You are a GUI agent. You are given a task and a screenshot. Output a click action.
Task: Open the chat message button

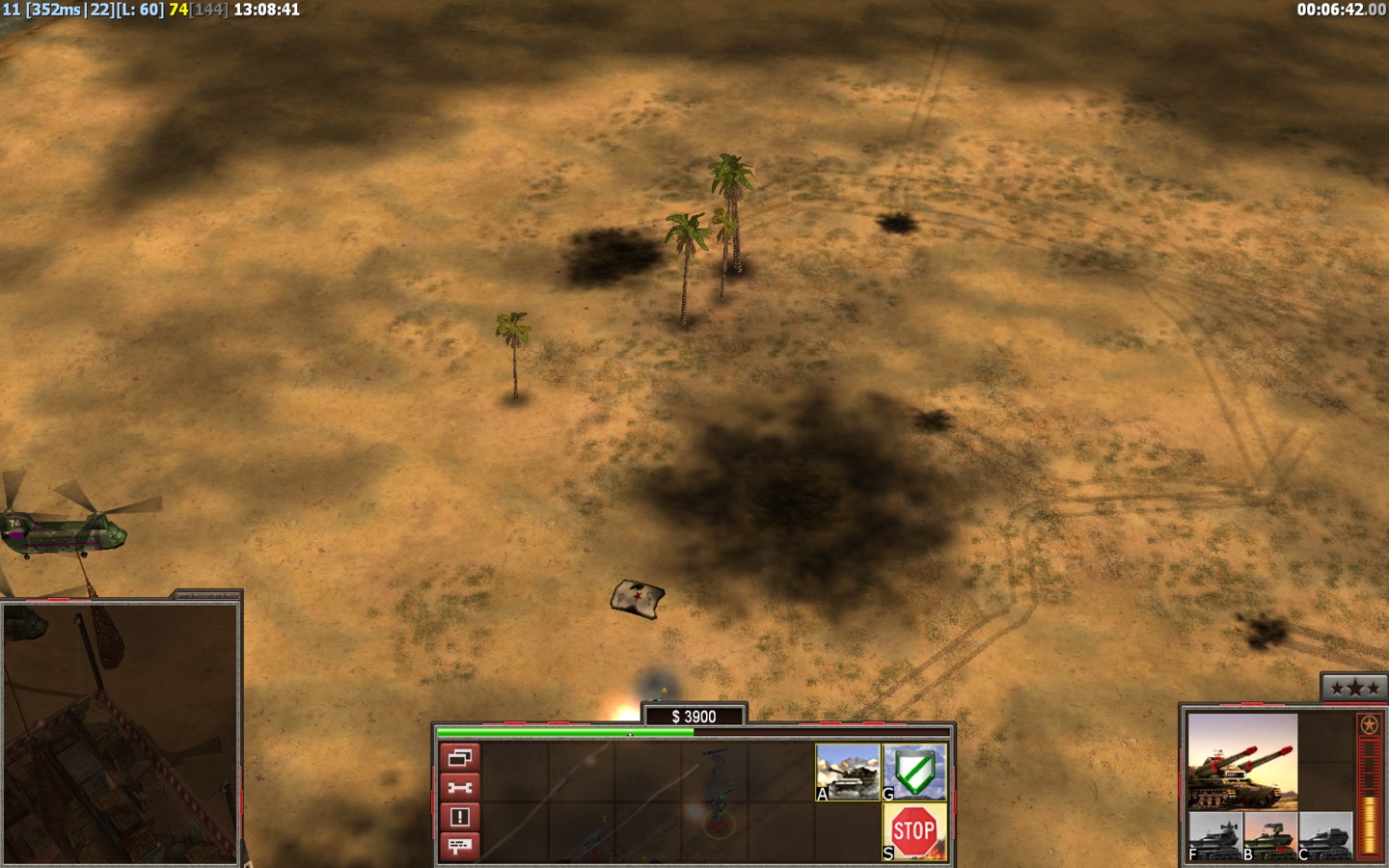point(459,846)
